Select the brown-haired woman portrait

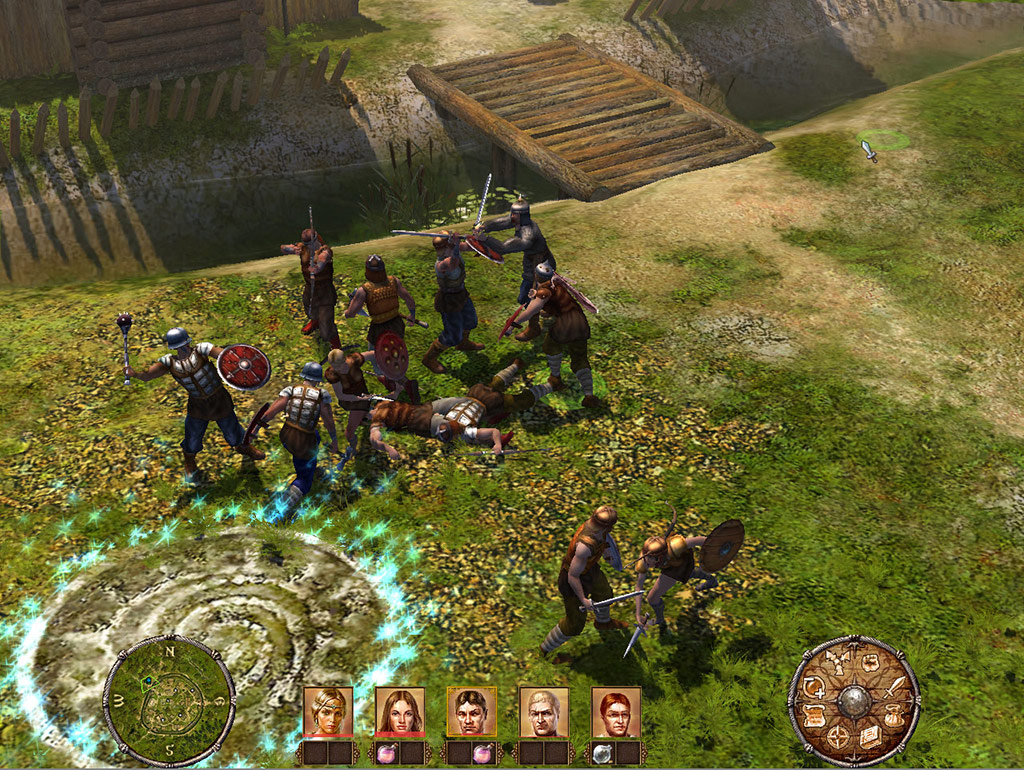coord(399,711)
